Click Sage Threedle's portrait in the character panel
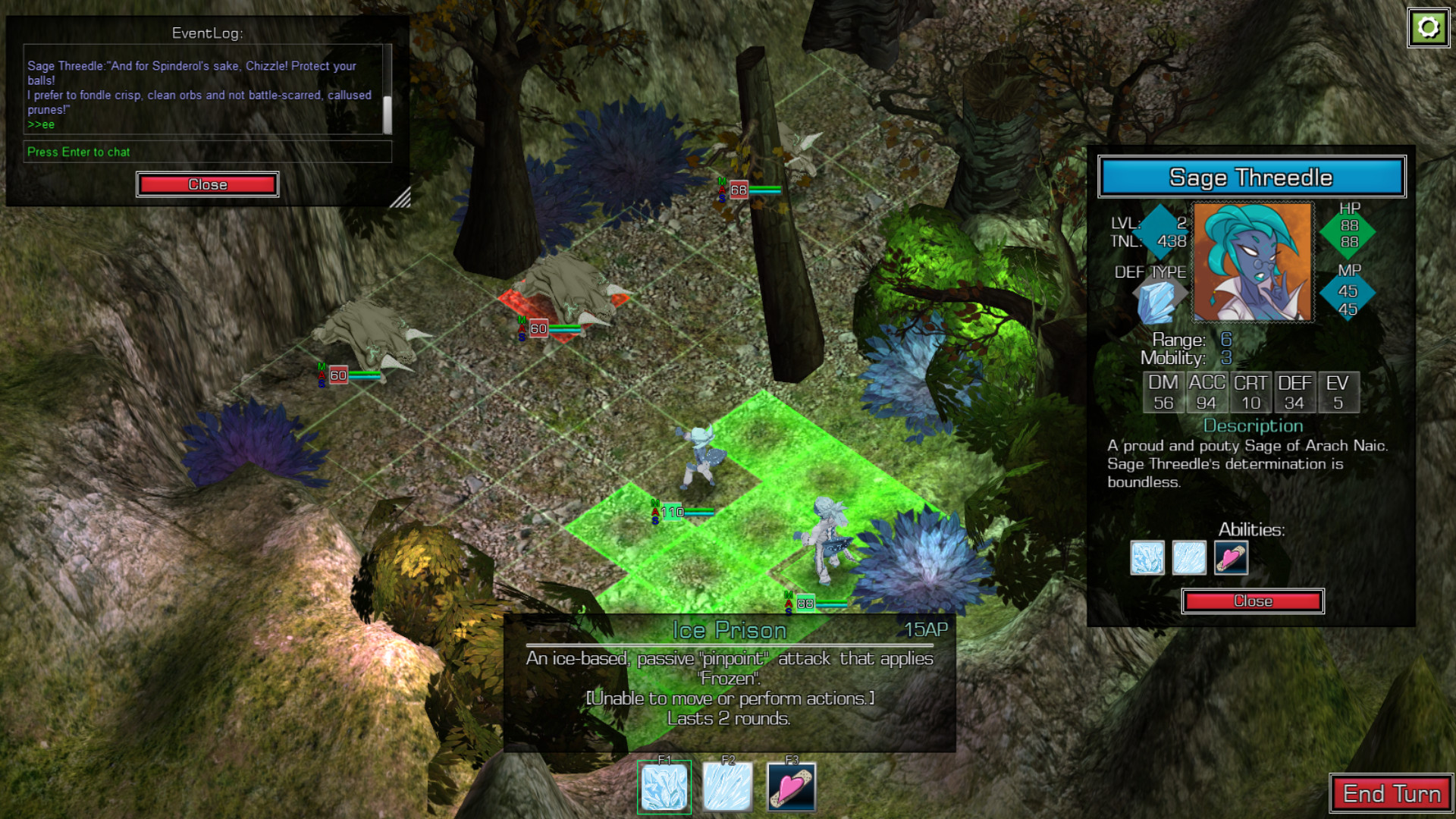The image size is (1456, 819). (1252, 262)
